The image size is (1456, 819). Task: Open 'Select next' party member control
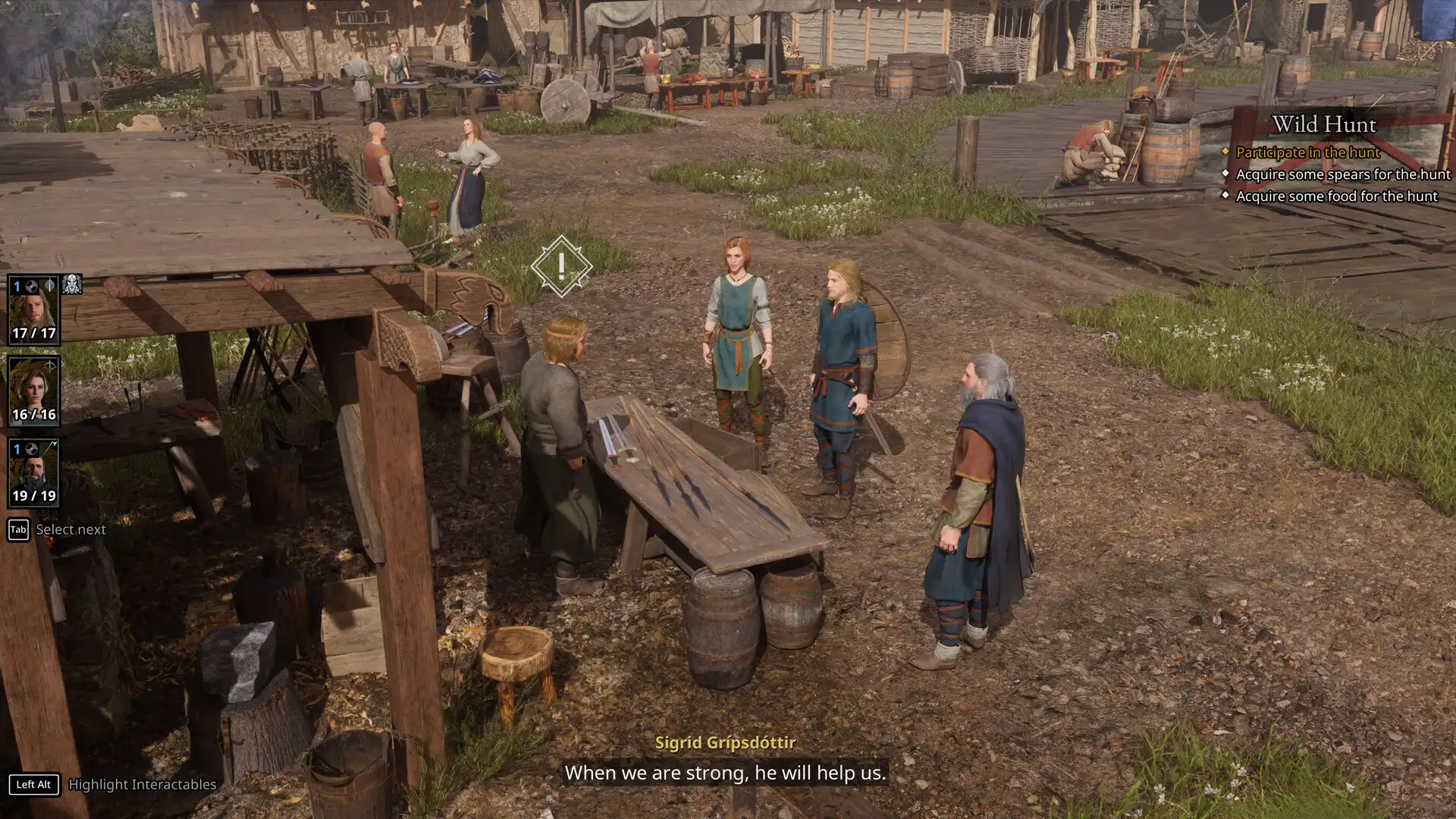click(71, 529)
